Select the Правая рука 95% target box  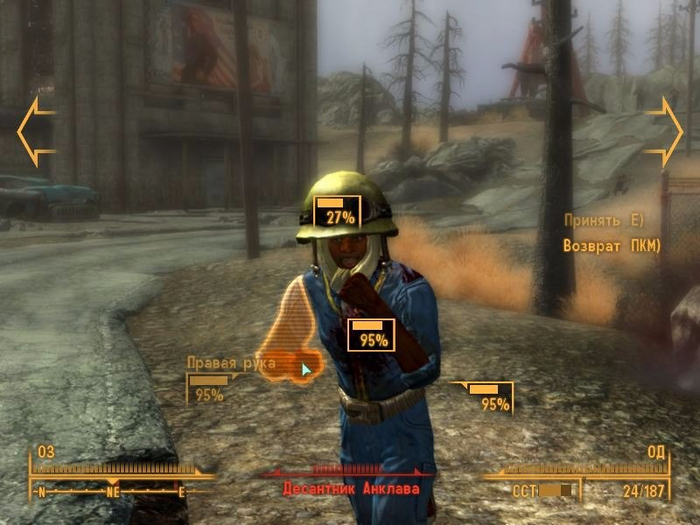pyautogui.click(x=209, y=388)
